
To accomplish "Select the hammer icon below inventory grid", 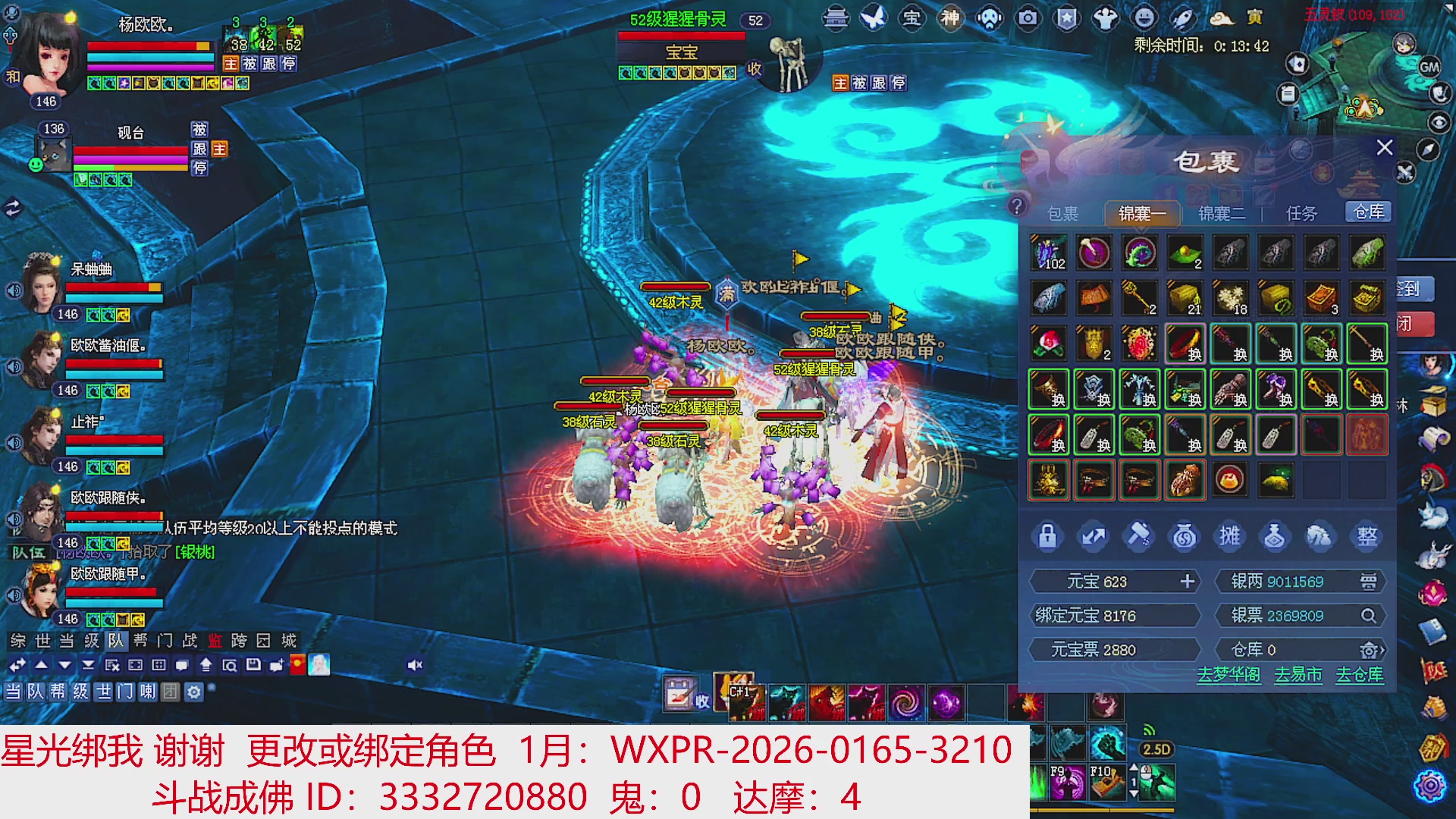I will coord(1138,536).
